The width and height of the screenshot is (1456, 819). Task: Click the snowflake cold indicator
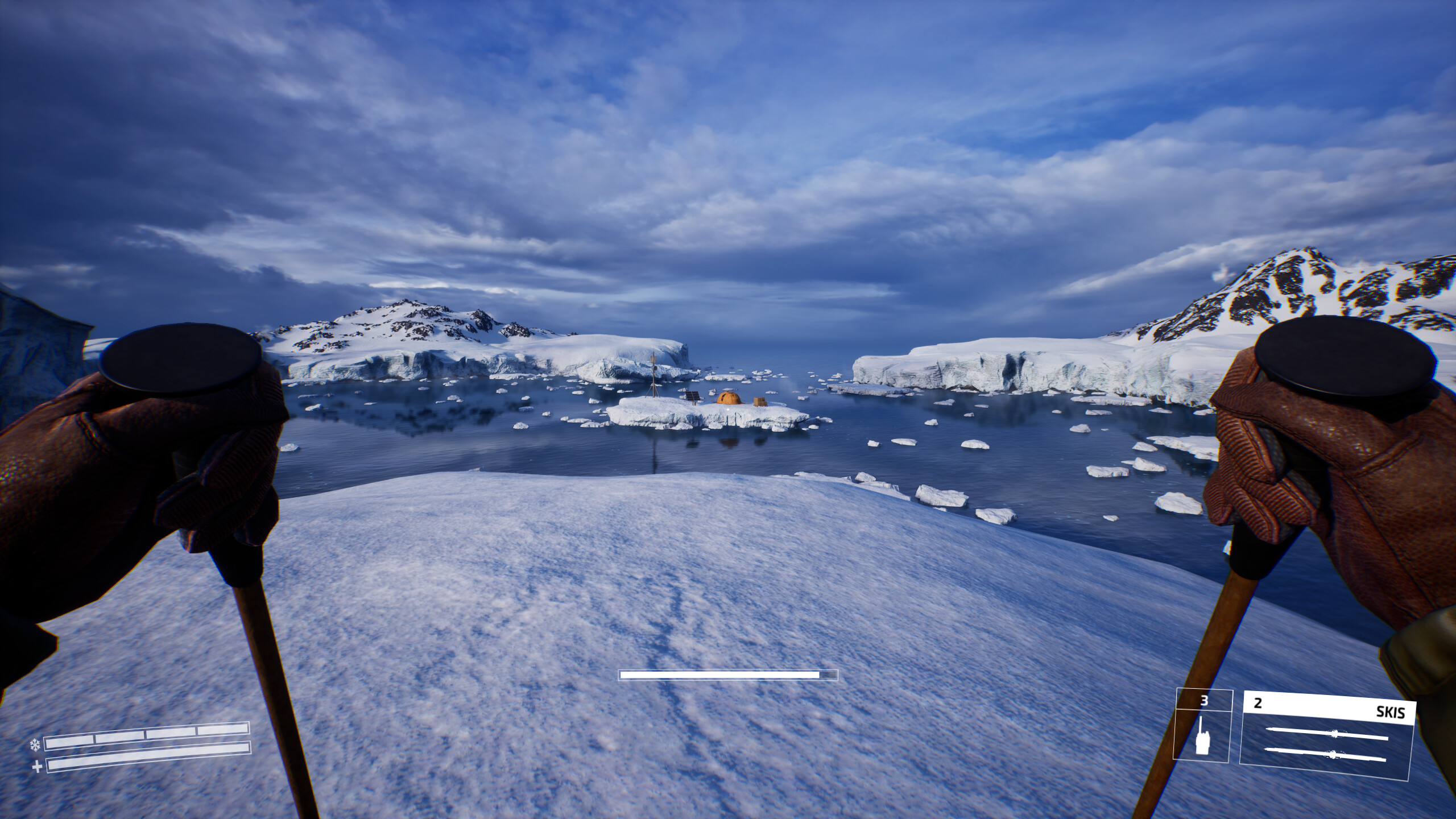click(x=35, y=745)
